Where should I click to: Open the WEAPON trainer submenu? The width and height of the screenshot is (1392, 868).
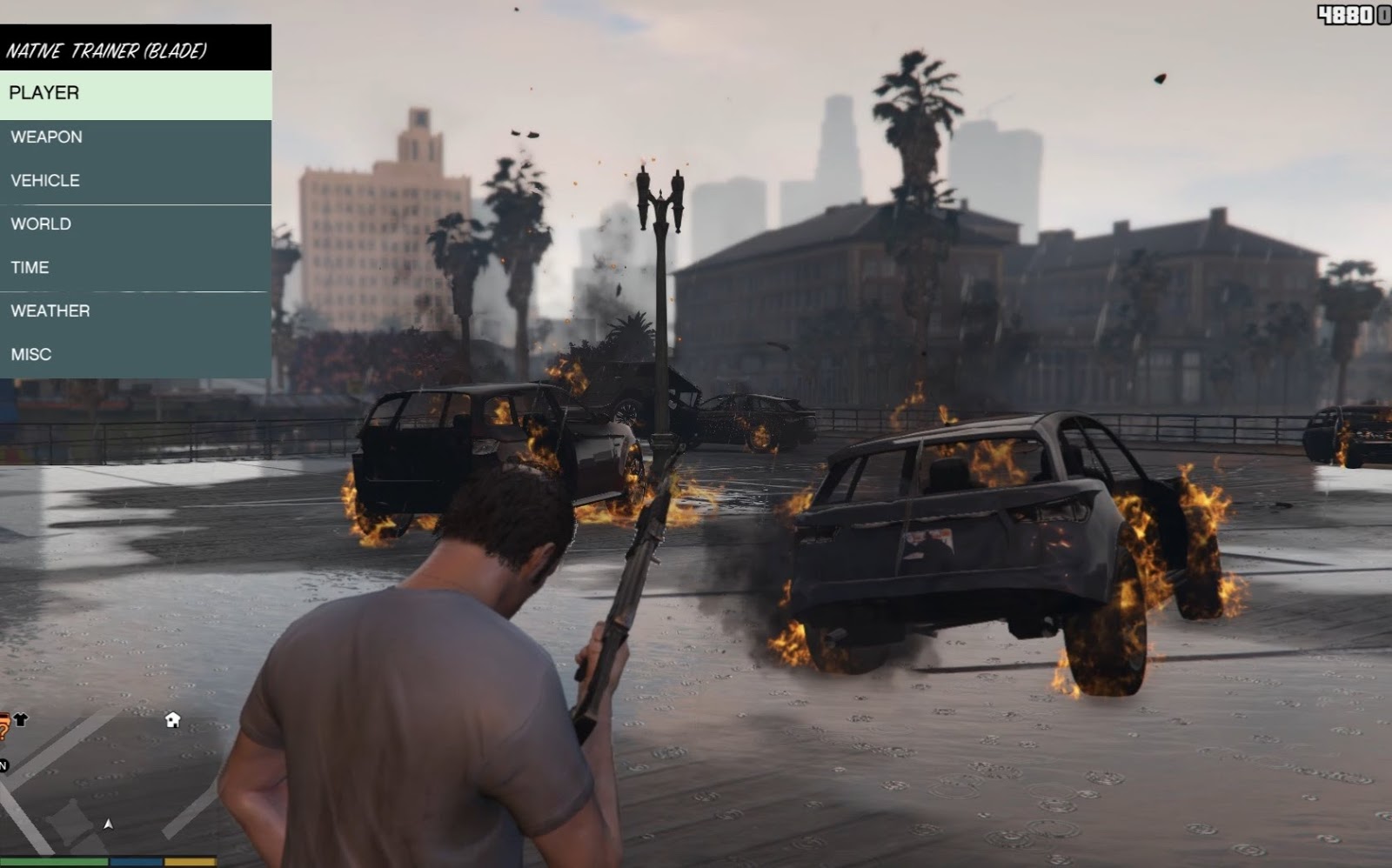[x=135, y=137]
